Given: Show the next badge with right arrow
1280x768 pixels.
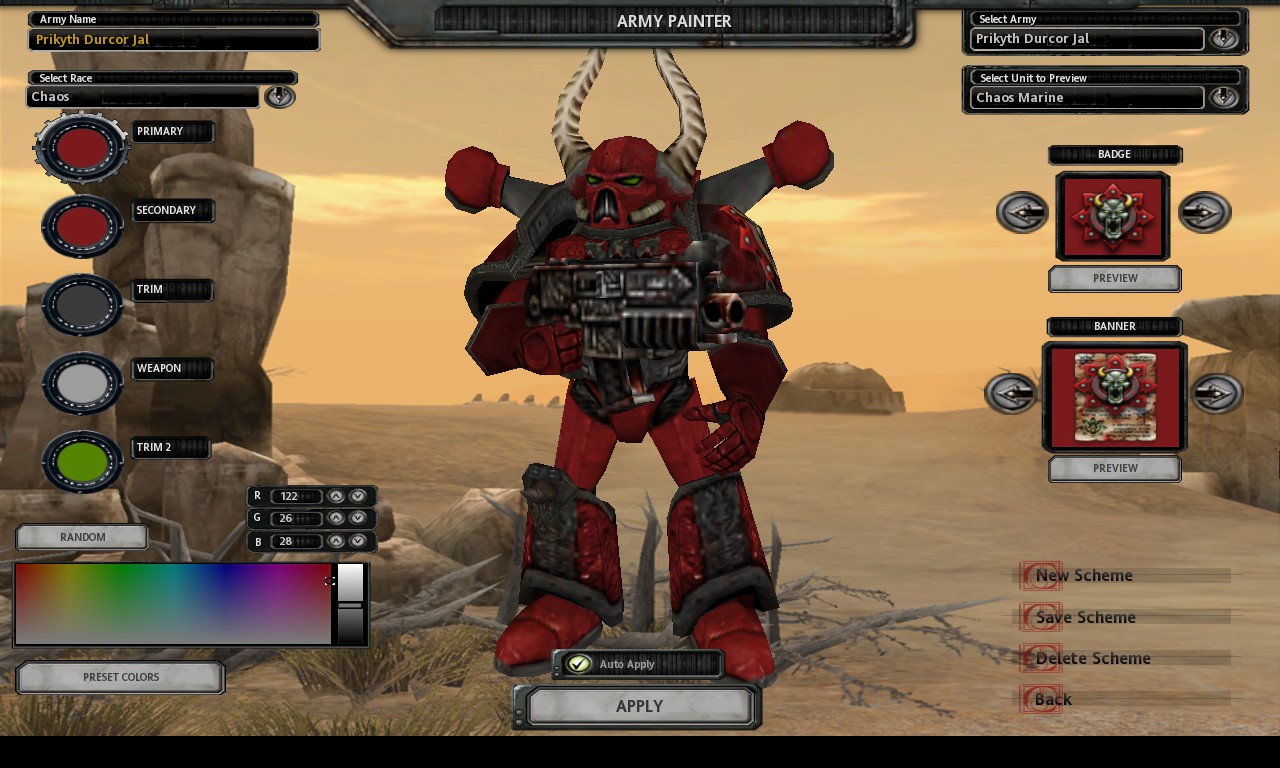Looking at the screenshot, I should click(1204, 212).
